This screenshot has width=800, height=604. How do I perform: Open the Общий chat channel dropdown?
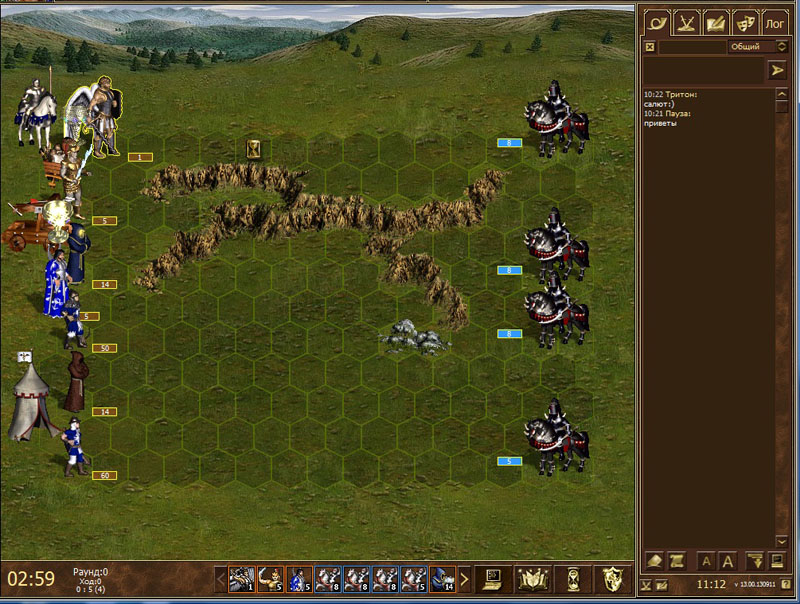pos(759,47)
